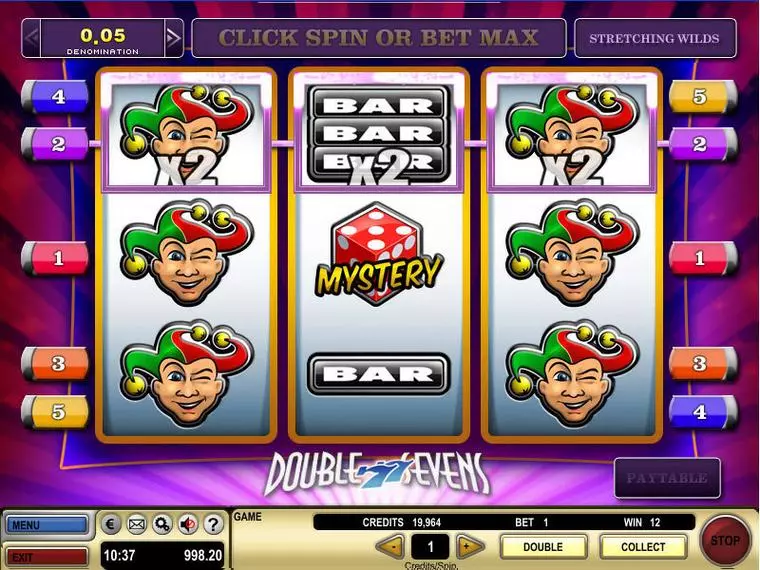
Task: Click the euro currency icon
Action: click(111, 524)
